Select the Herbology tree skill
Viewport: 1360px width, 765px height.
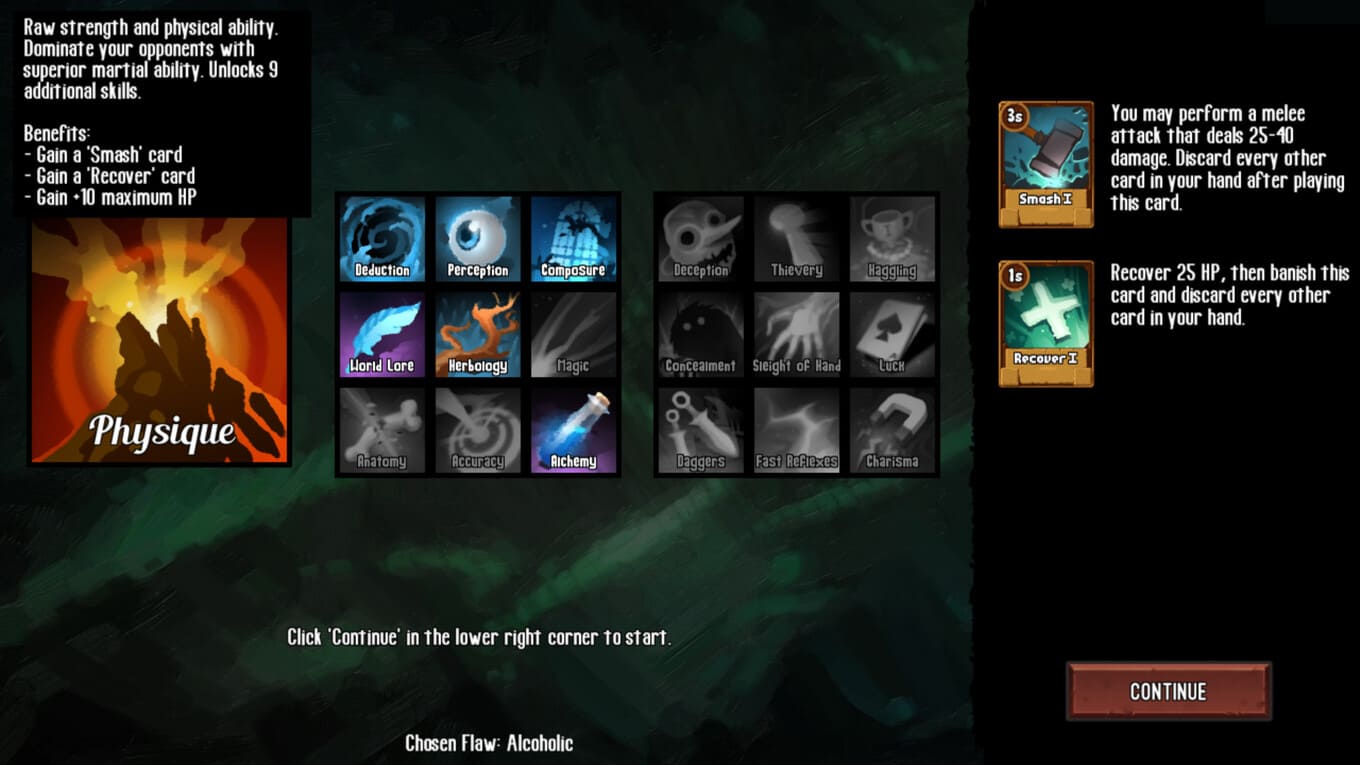pyautogui.click(x=478, y=335)
